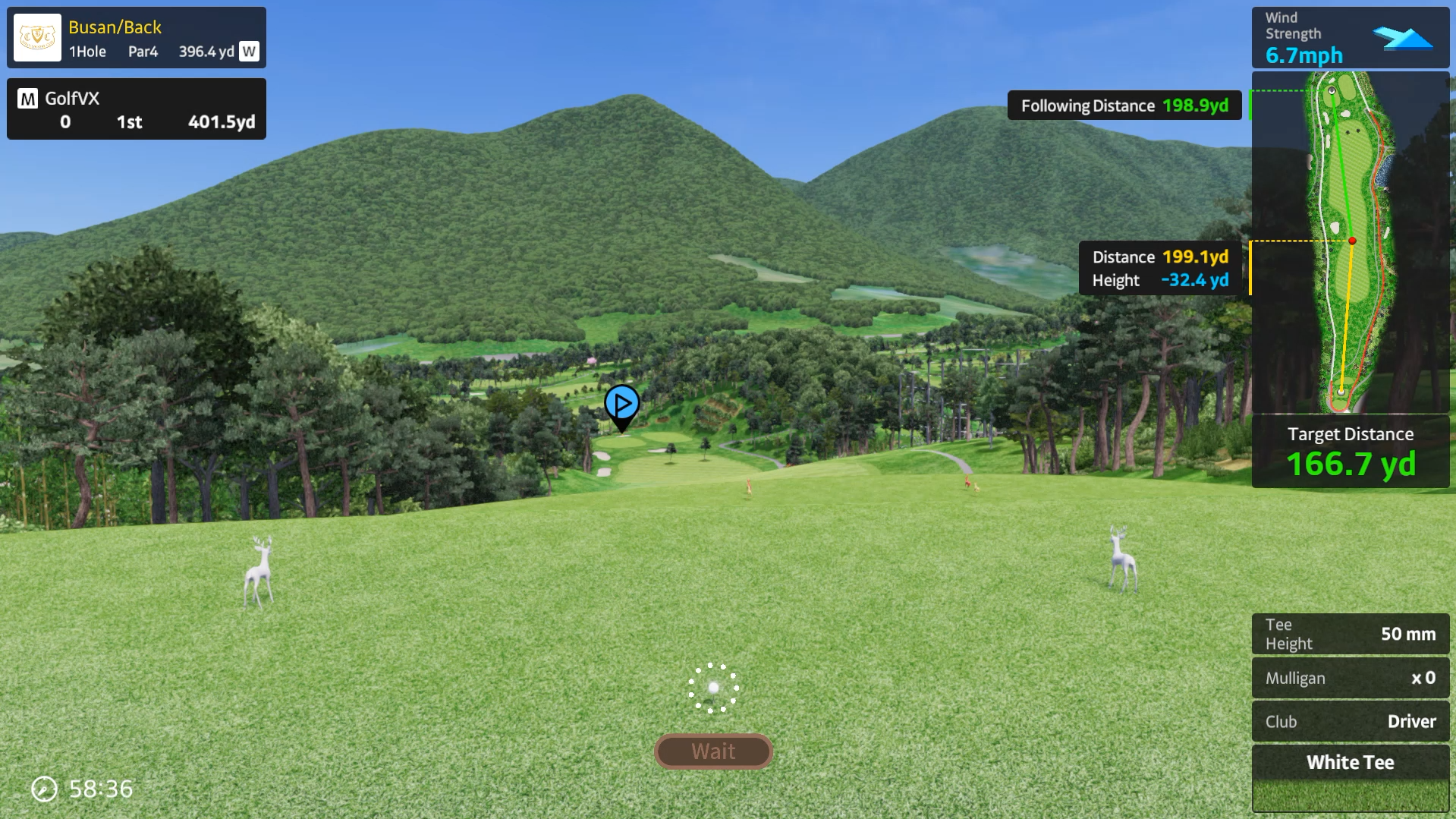
Task: Use the Mulligan option
Action: point(1350,678)
